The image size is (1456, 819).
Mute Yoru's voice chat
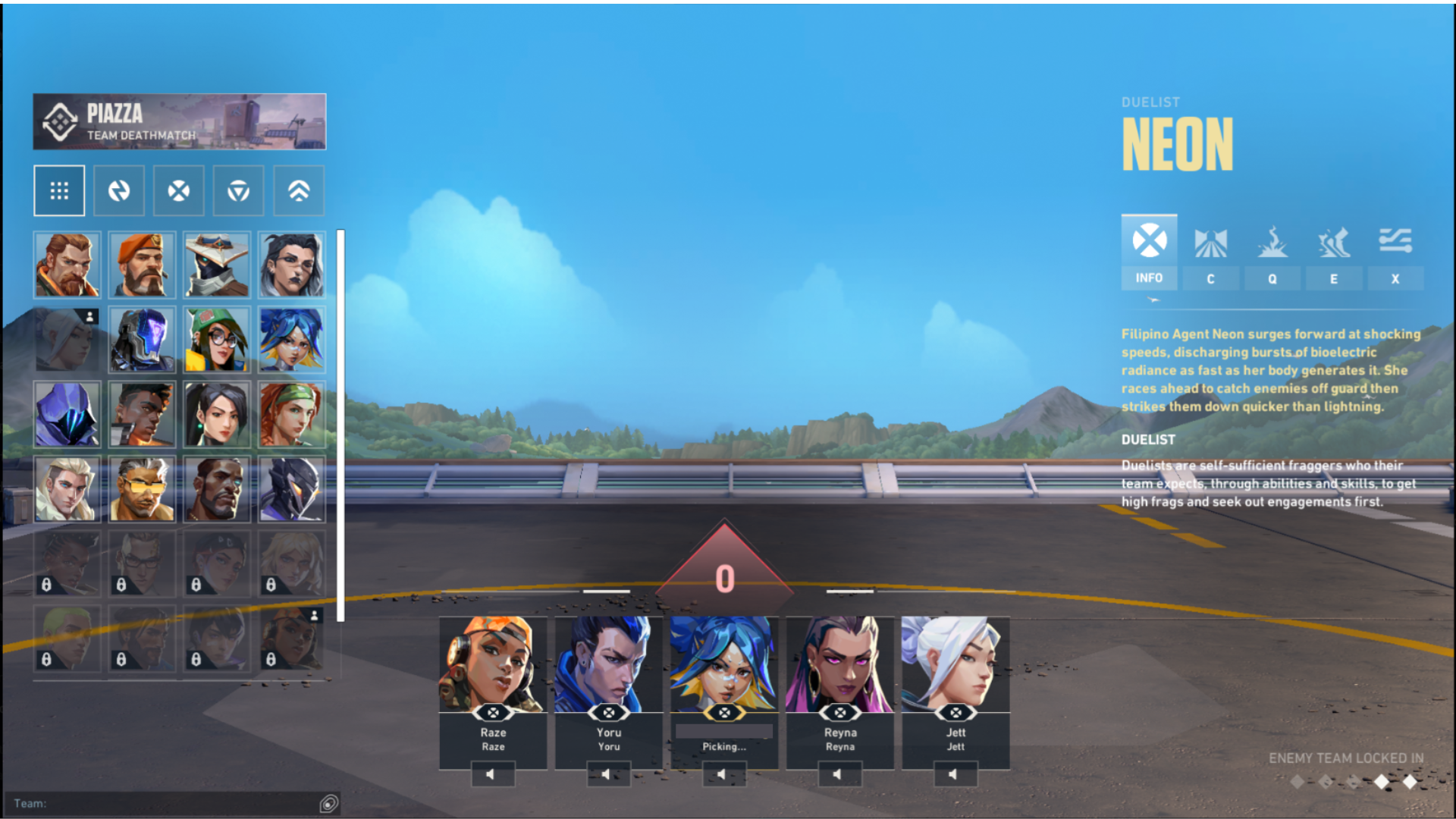pos(609,773)
